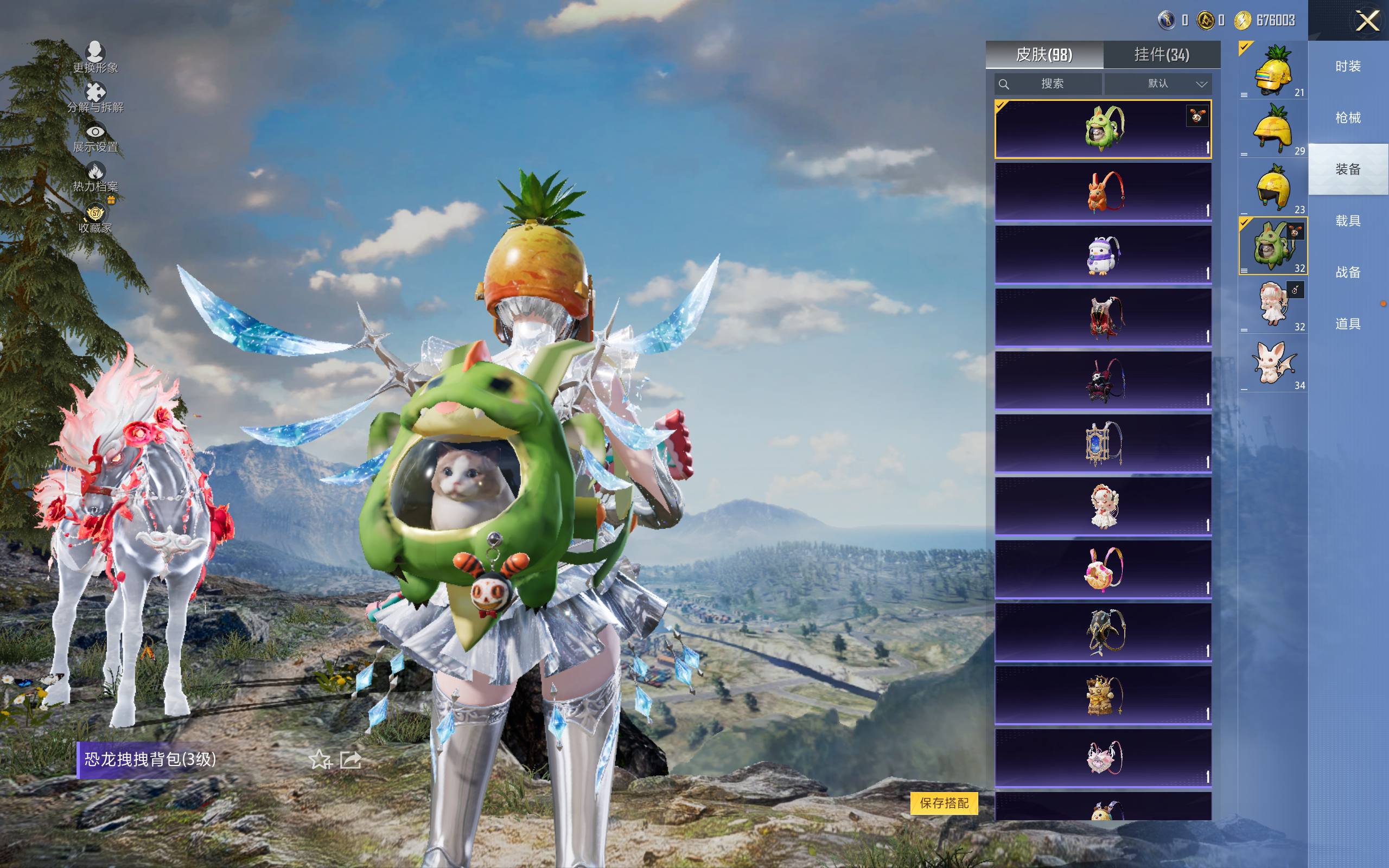Screen dimensions: 1389x868
Task: Close the wardrobe screen with X
Action: pyautogui.click(x=1367, y=21)
